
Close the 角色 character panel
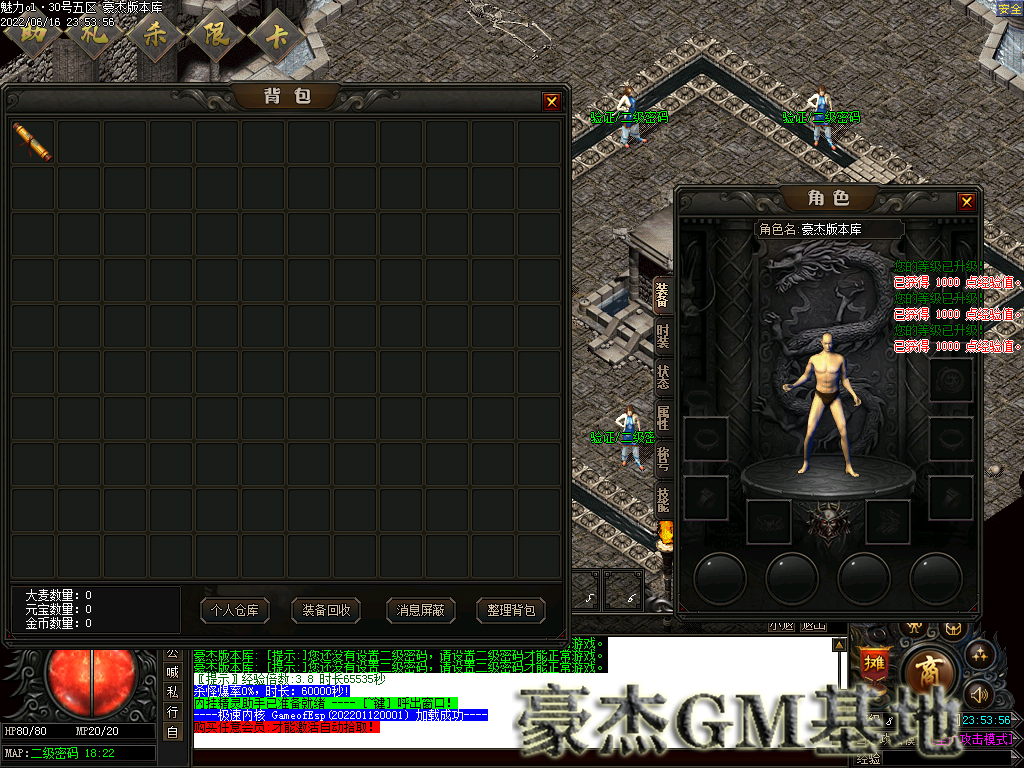point(966,201)
